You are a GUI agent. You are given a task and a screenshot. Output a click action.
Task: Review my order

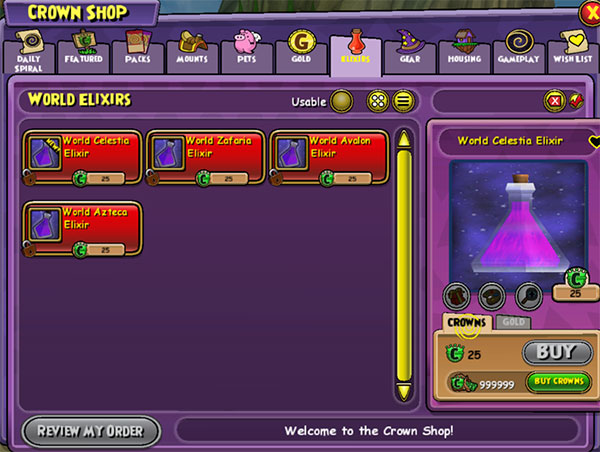(x=91, y=431)
